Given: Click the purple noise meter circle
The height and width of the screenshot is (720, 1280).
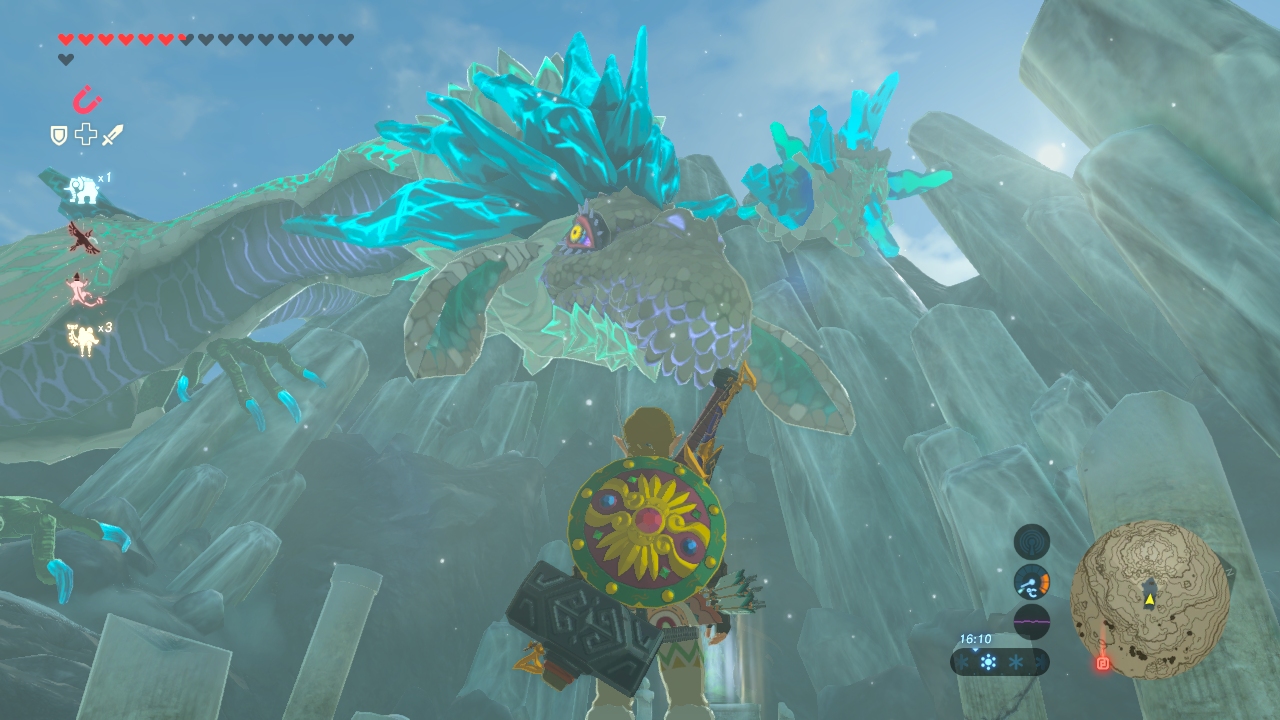Looking at the screenshot, I should coord(1032,621).
